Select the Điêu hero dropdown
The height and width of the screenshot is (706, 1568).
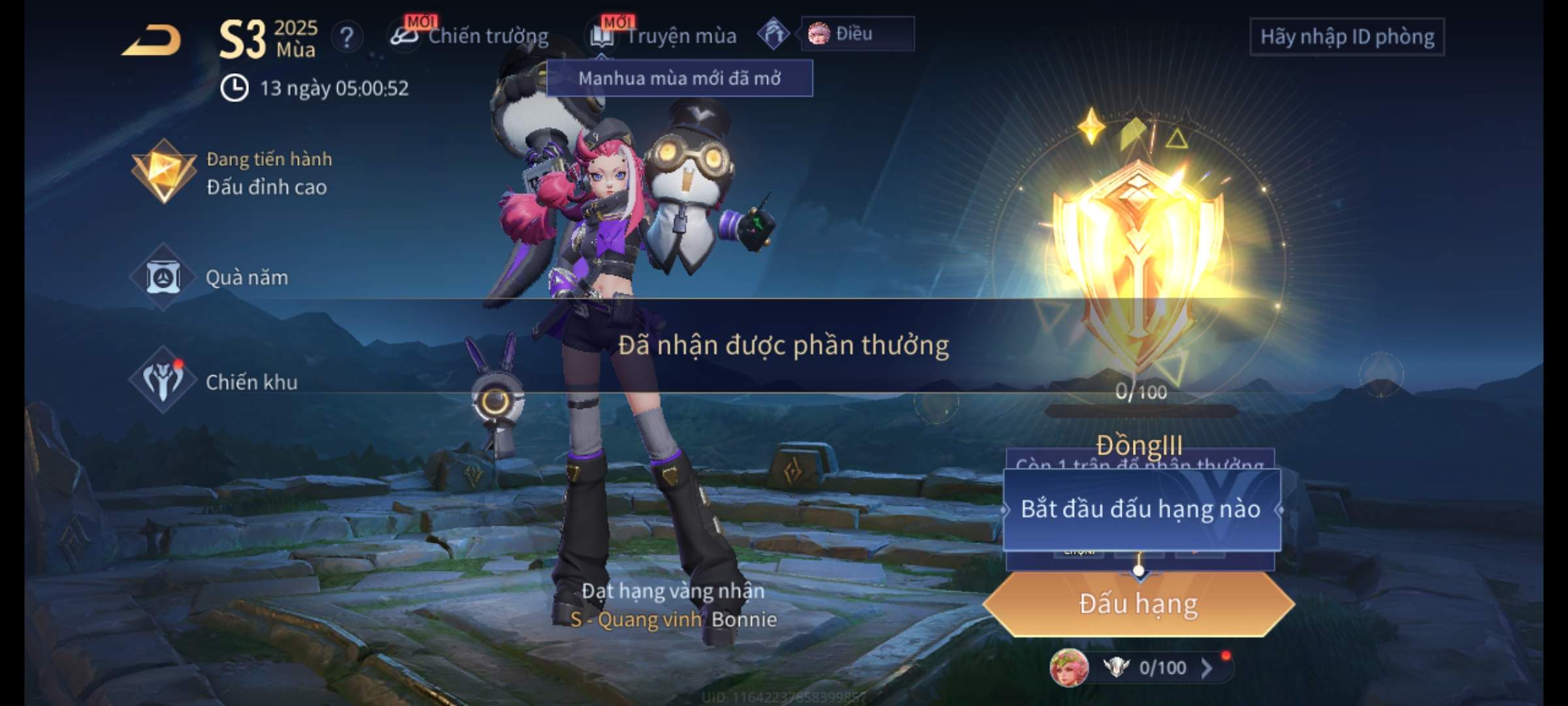tap(857, 34)
